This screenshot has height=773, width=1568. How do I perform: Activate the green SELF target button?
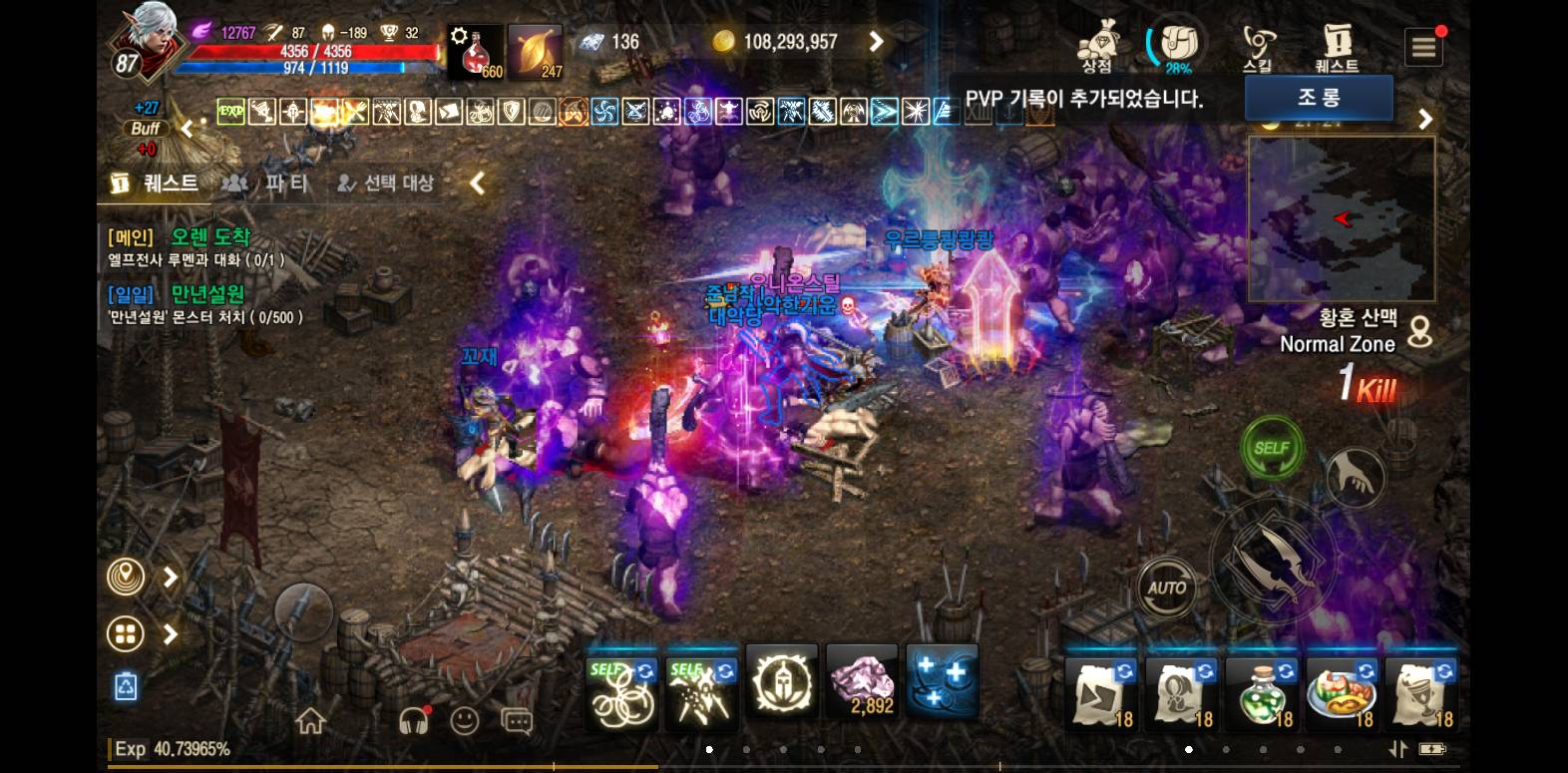pyautogui.click(x=1271, y=448)
